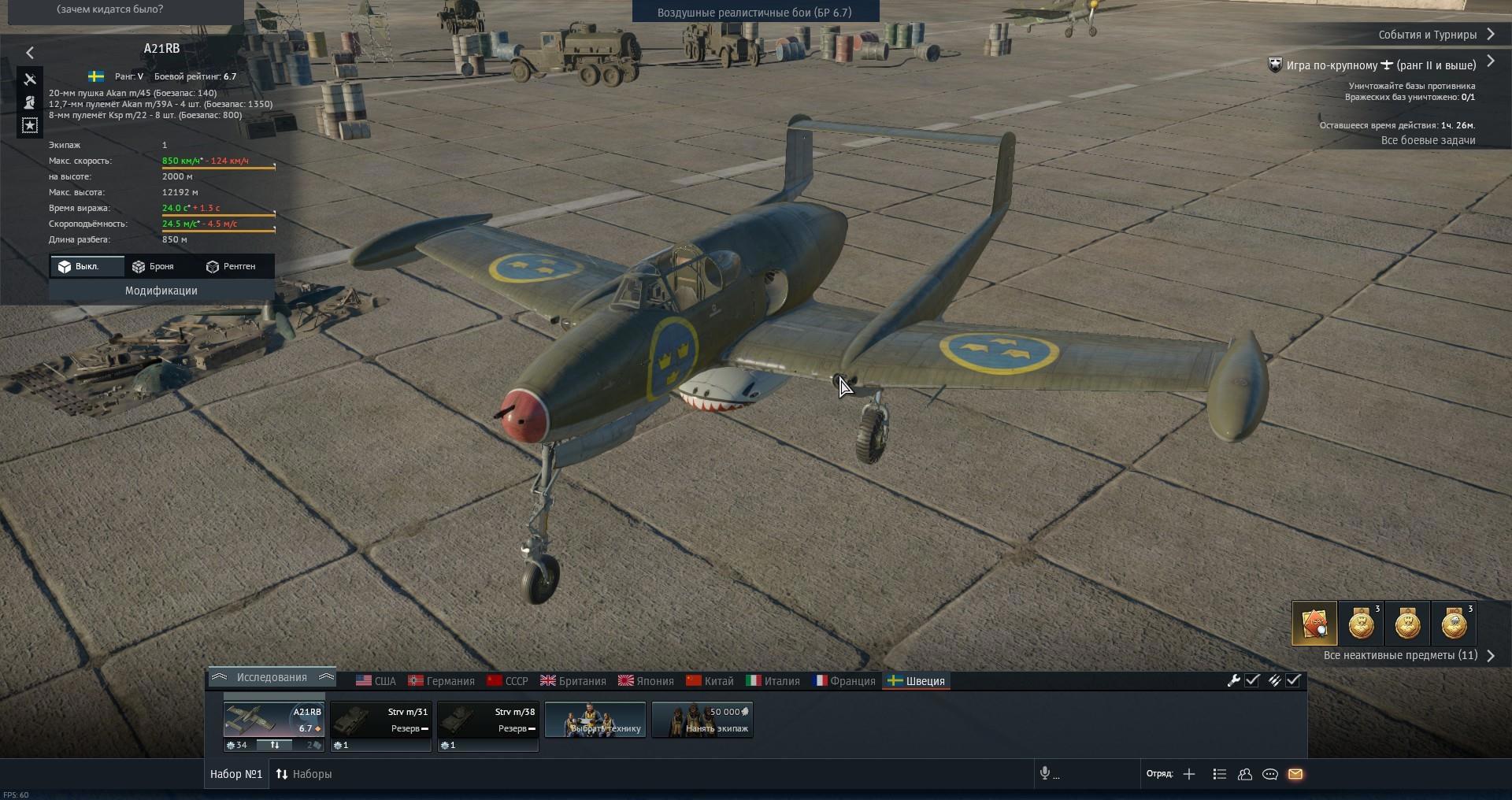Screen dimensions: 1512x800
Task: Open the Модификации panel
Action: click(161, 291)
